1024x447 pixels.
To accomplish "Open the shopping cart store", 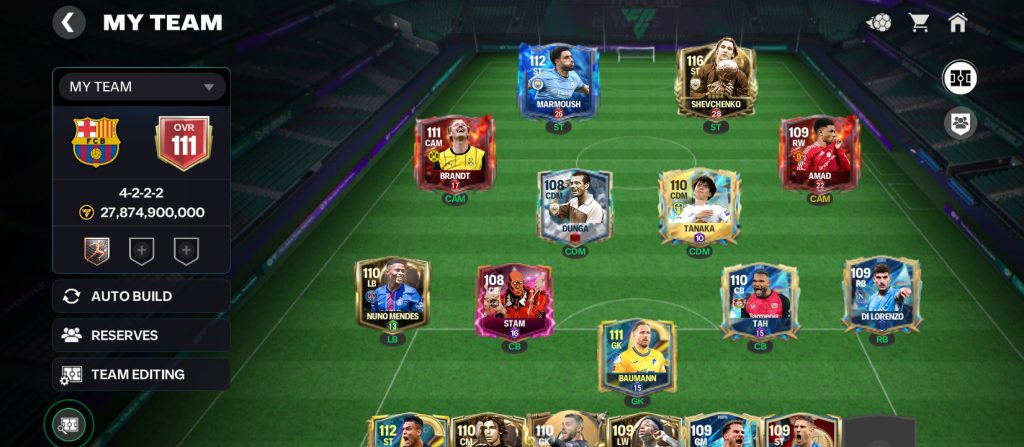I will tap(918, 23).
